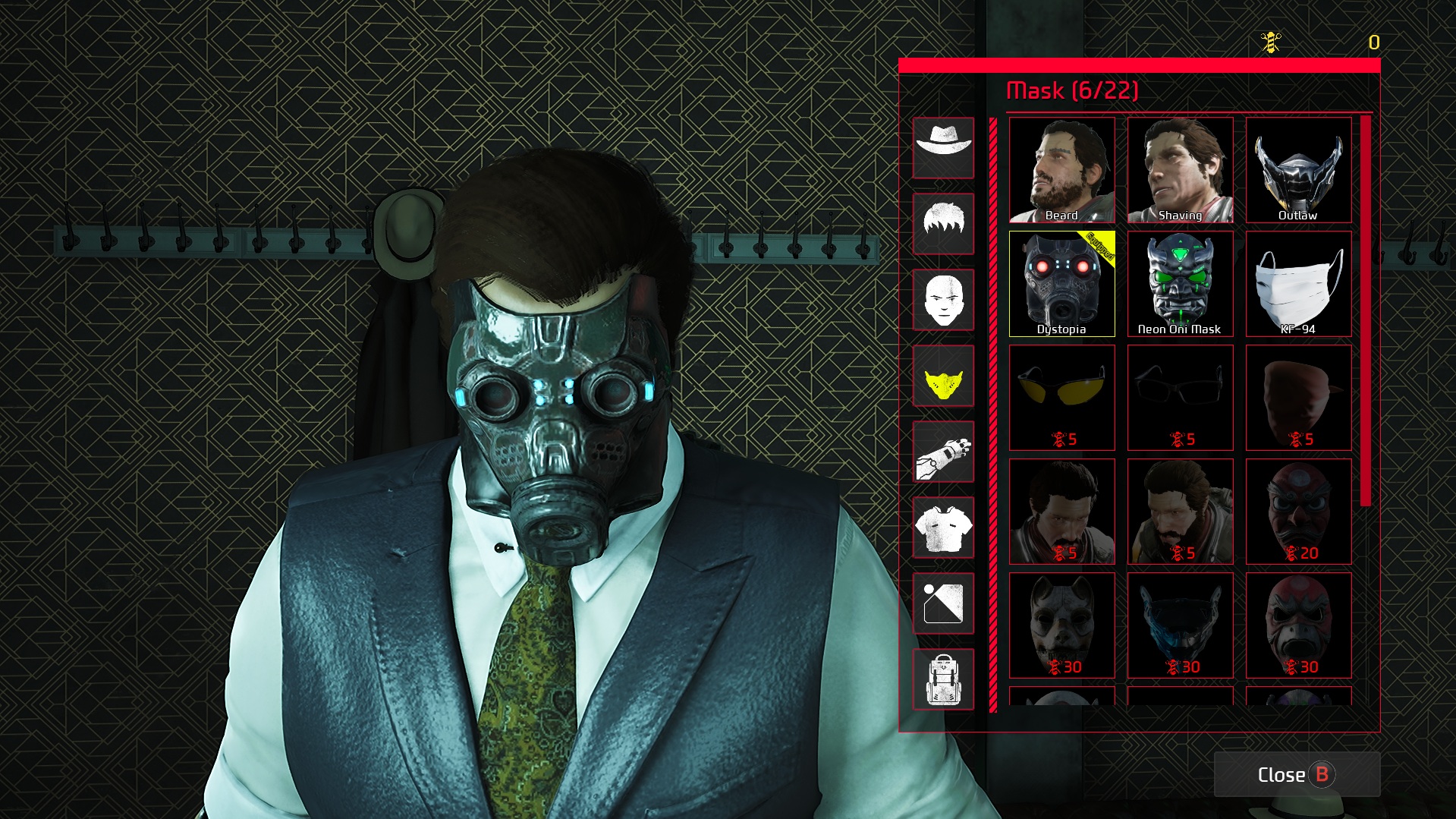Select the Beard face option
The height and width of the screenshot is (819, 1456).
(1061, 170)
